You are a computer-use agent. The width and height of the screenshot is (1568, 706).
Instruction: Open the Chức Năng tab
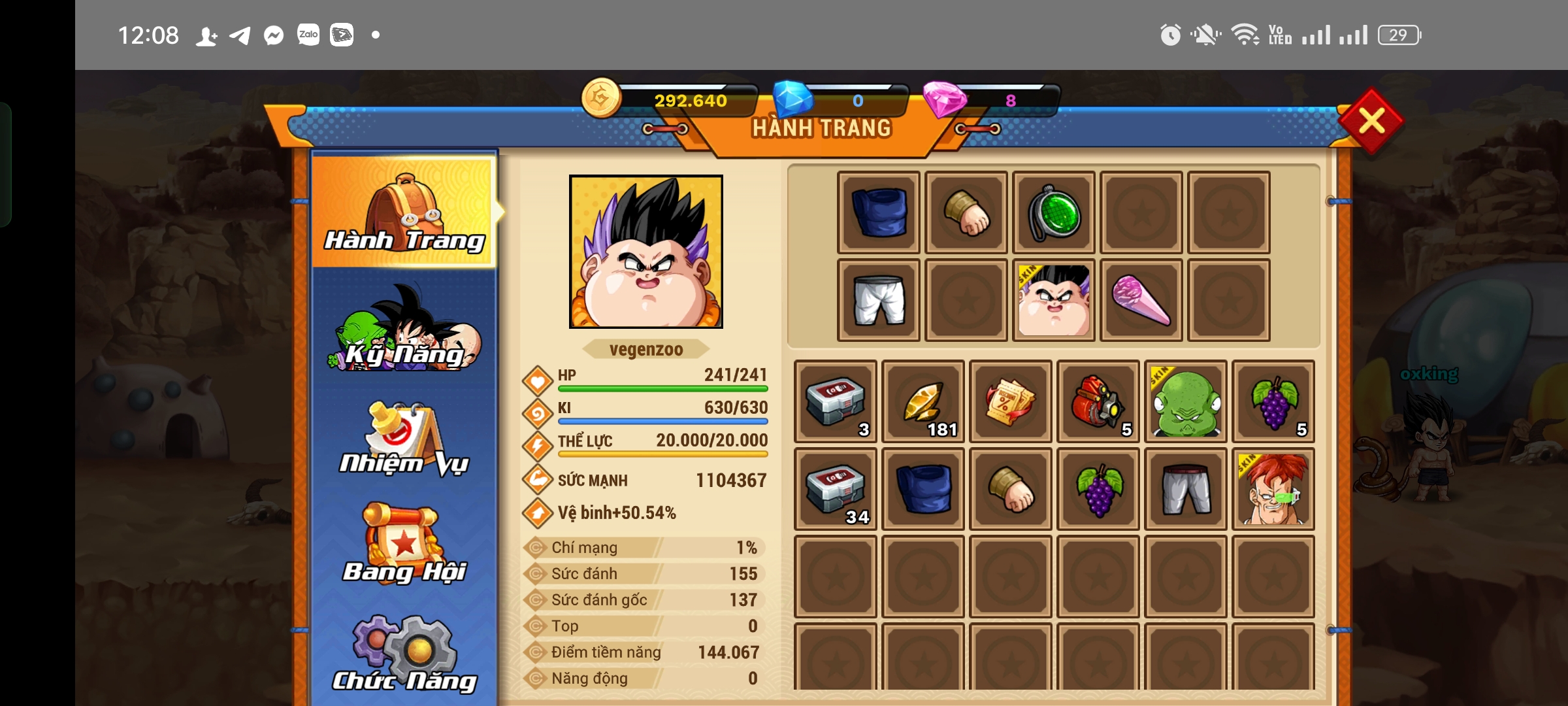[404, 654]
